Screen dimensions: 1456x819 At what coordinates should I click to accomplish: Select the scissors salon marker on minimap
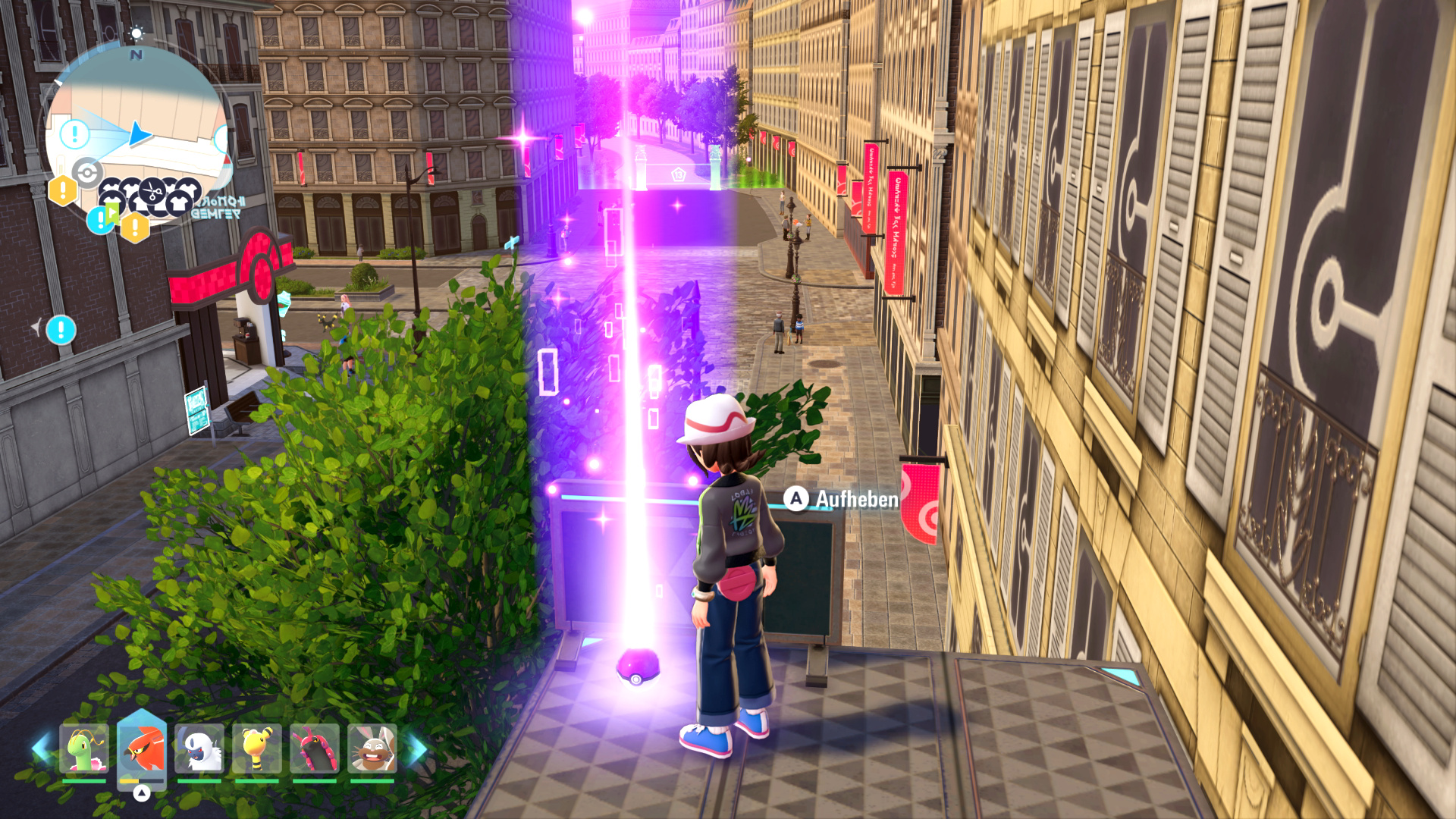pos(152,191)
